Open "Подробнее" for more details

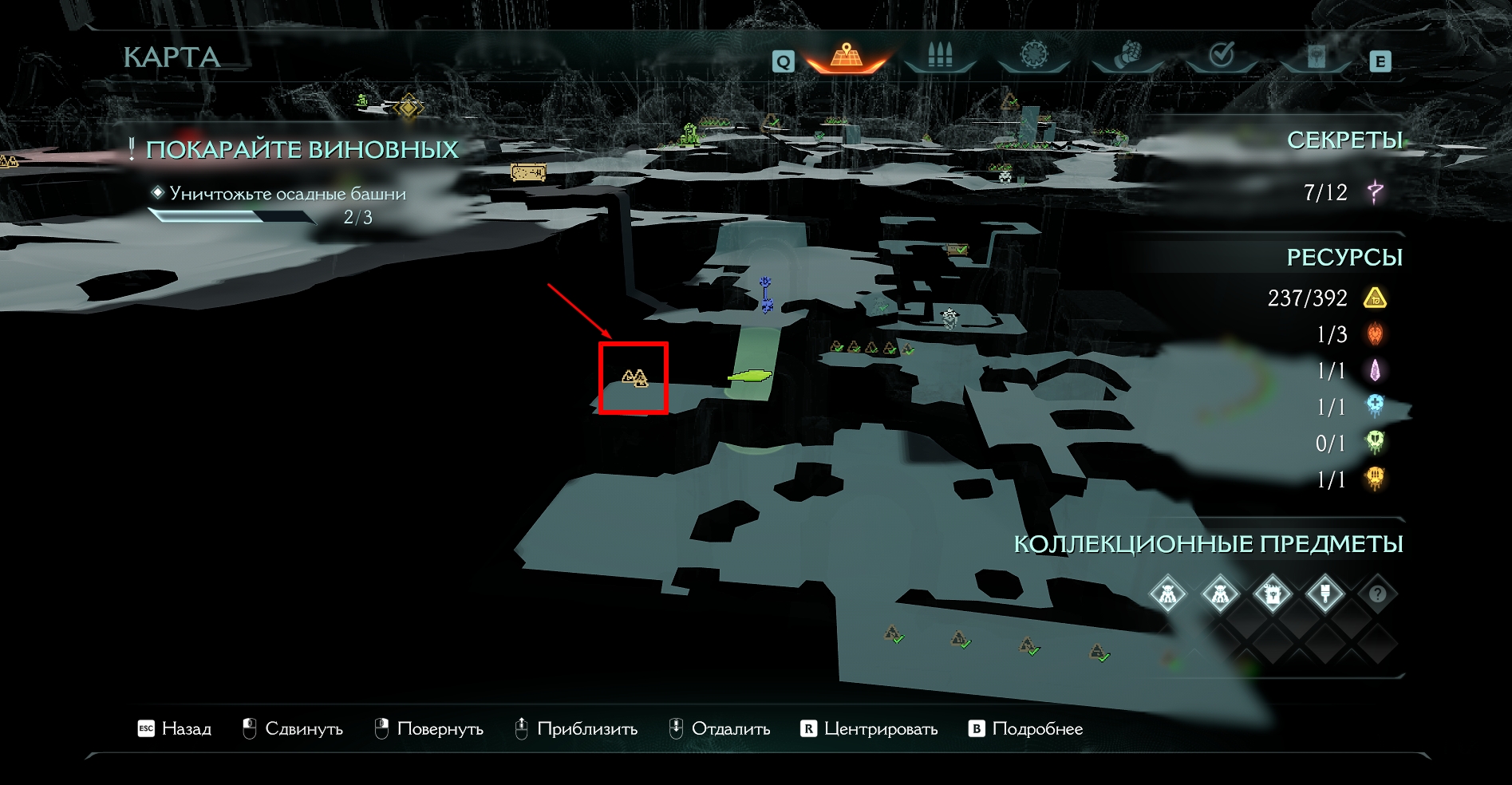click(1026, 728)
